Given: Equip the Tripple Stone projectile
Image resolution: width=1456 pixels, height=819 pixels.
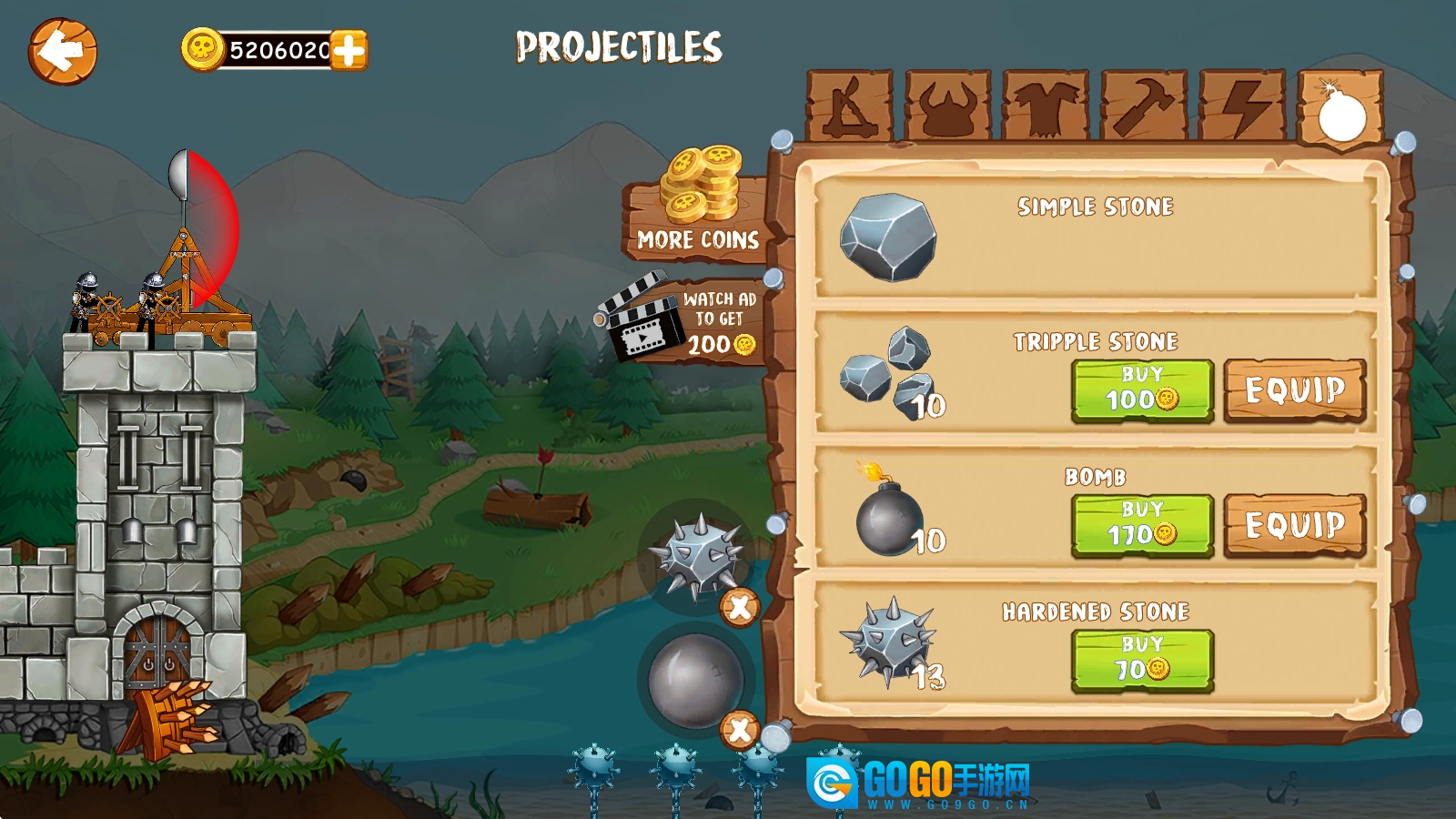Looking at the screenshot, I should [1295, 390].
